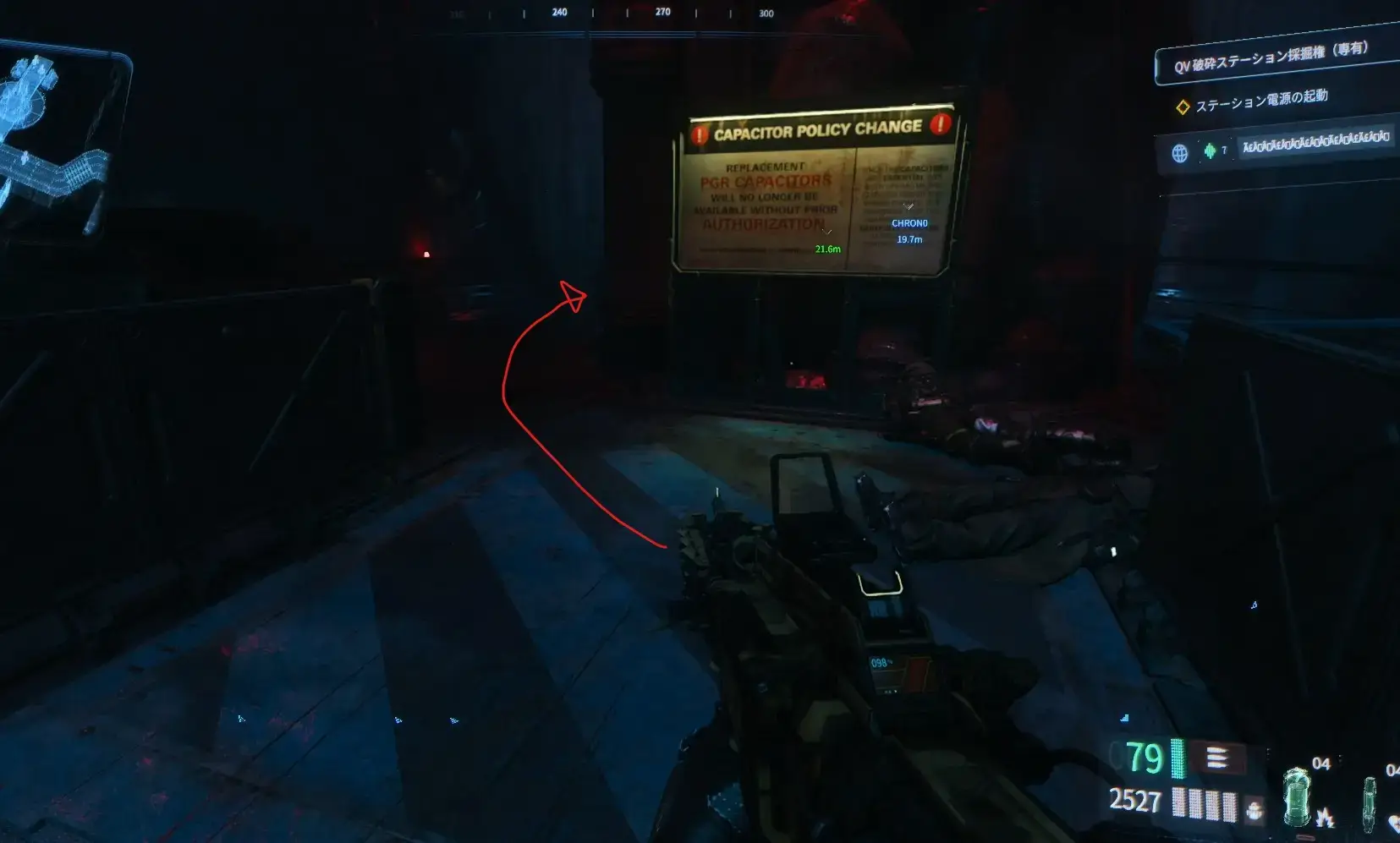Click the explosion icon beside the canister
The height and width of the screenshot is (843, 1400).
coord(1325,818)
